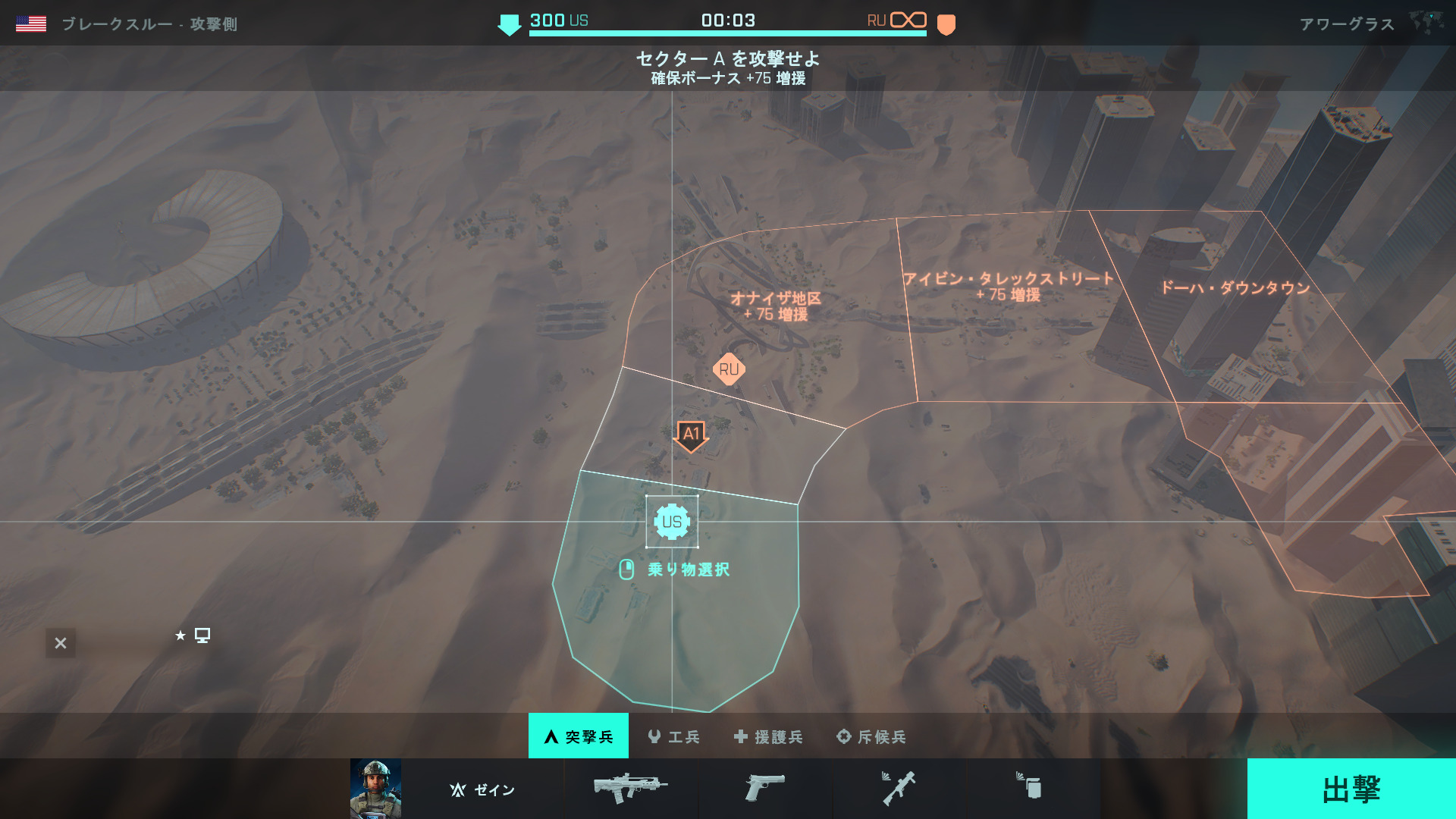Open the sidearm pistol slot
This screenshot has width=1456, height=819.
tap(764, 788)
